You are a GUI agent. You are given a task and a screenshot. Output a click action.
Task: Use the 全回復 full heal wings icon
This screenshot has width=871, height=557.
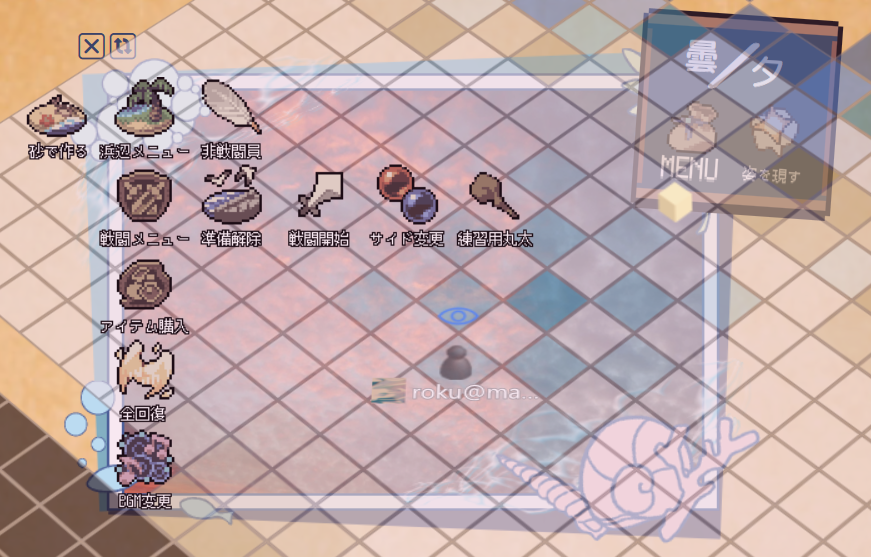click(x=144, y=371)
